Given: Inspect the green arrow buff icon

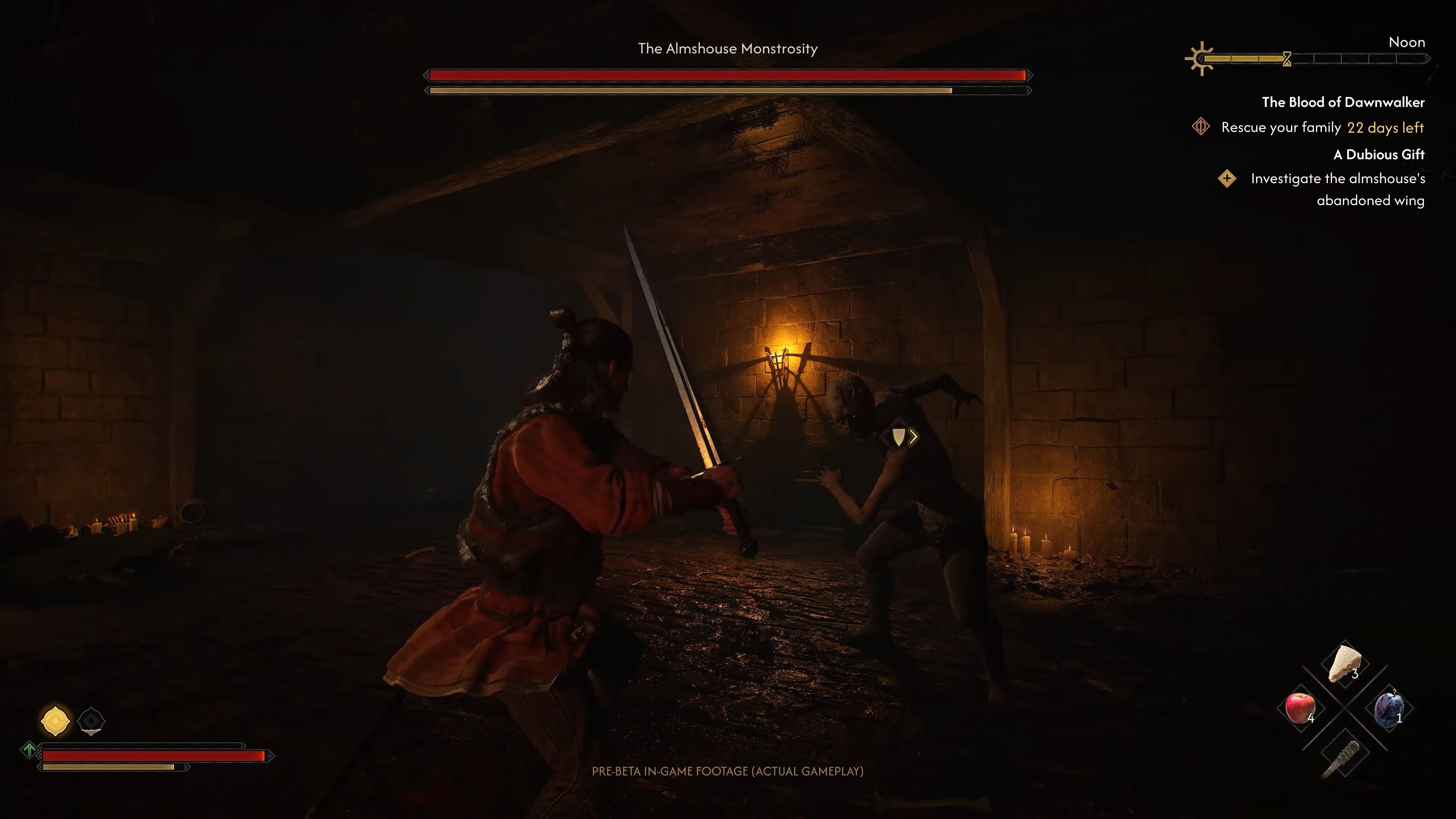Looking at the screenshot, I should tap(29, 750).
